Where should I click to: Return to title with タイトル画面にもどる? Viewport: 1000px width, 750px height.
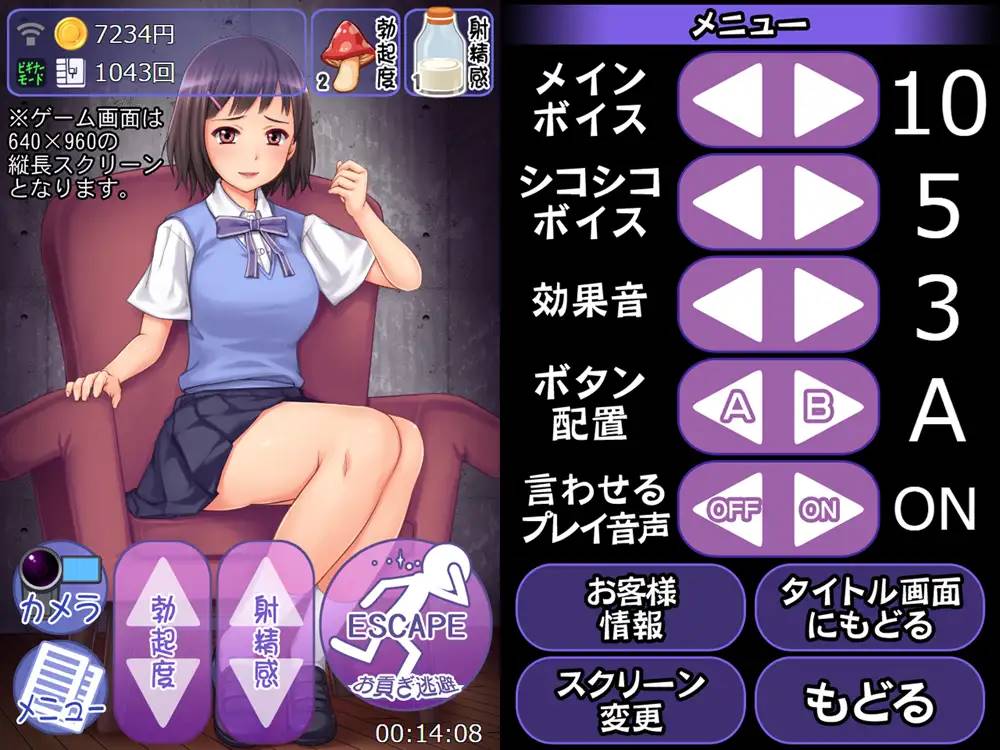pyautogui.click(x=869, y=607)
